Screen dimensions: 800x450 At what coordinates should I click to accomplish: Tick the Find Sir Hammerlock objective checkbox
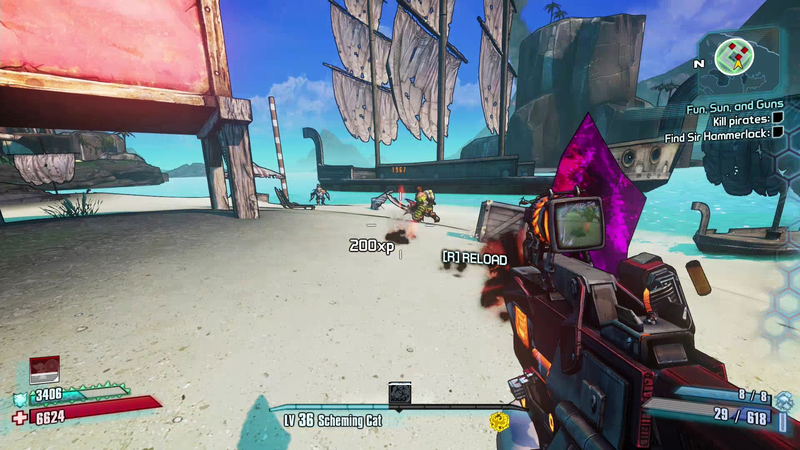(776, 132)
